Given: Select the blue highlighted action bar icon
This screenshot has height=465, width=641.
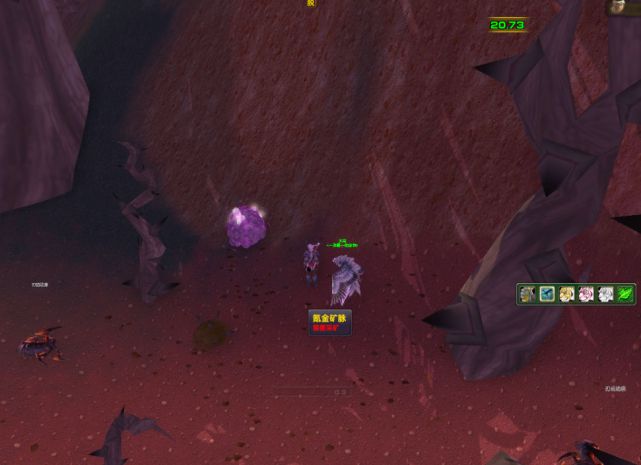Looking at the screenshot, I should click(547, 294).
